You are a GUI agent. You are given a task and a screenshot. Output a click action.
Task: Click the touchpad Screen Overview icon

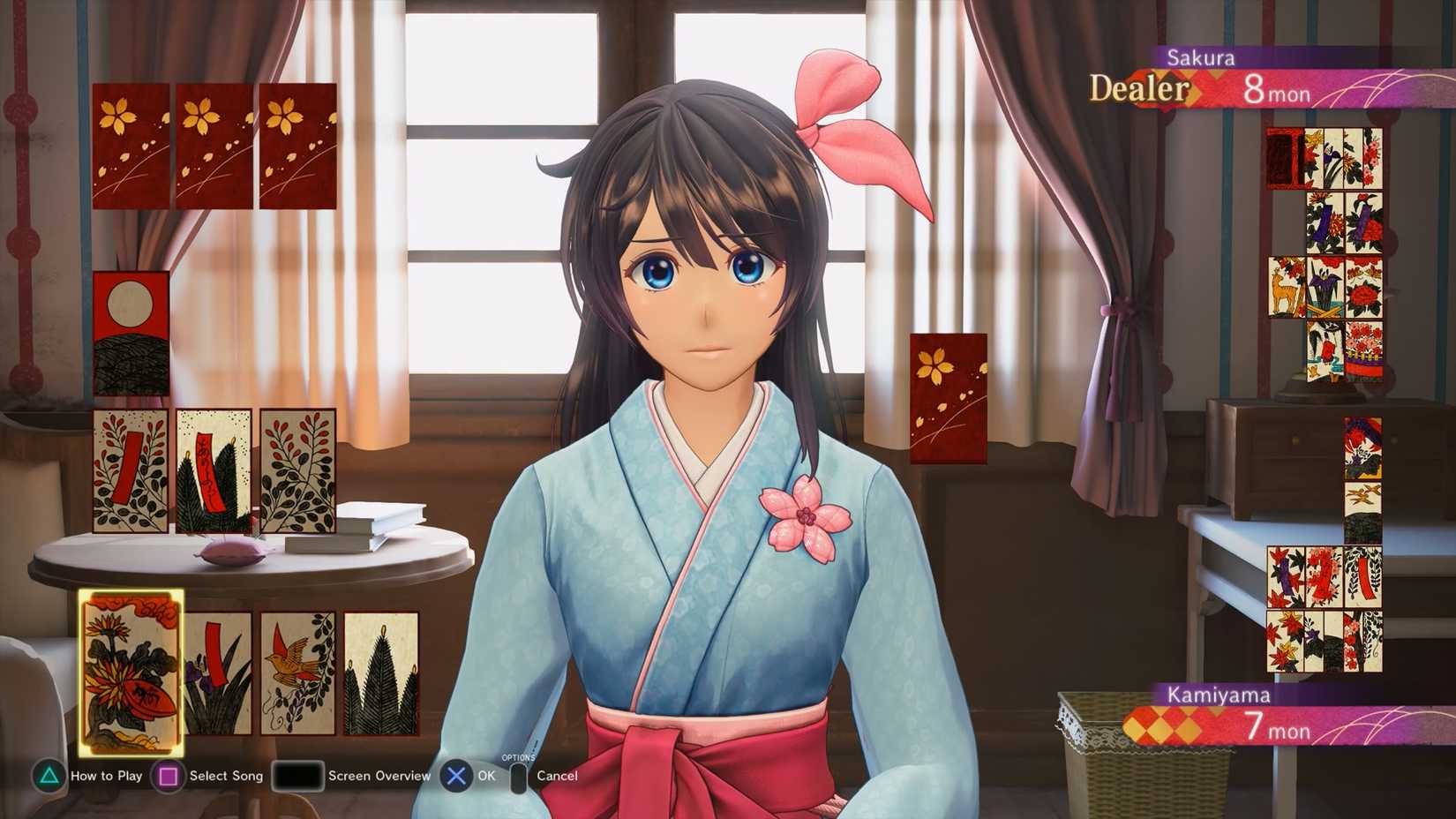pyautogui.click(x=296, y=776)
